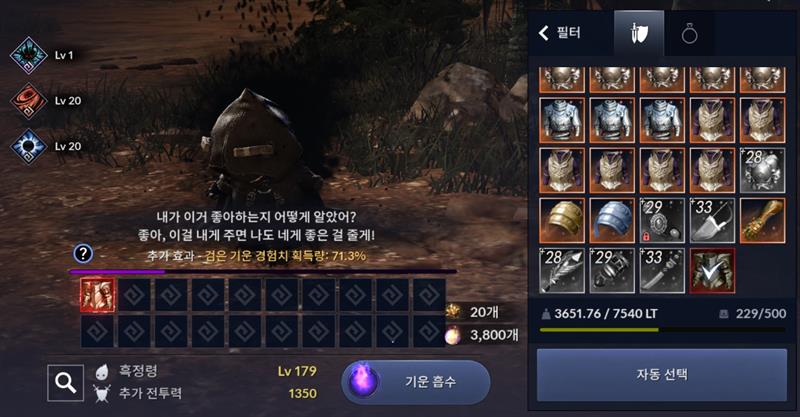Select the +28 silver armor piece
Screen dimensions: 800x417
(x=761, y=169)
